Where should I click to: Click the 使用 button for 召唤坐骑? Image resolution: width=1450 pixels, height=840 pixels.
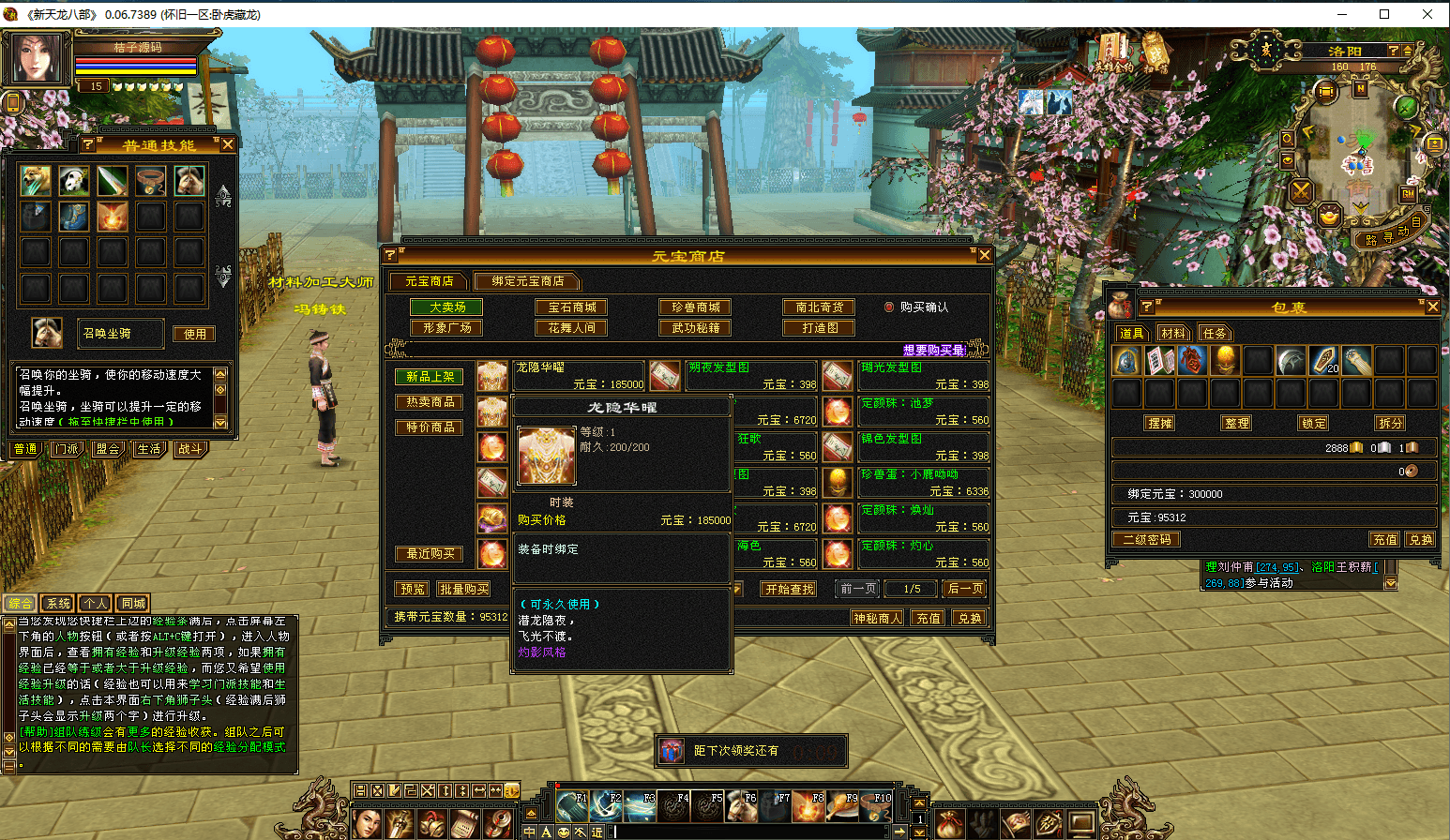[195, 334]
